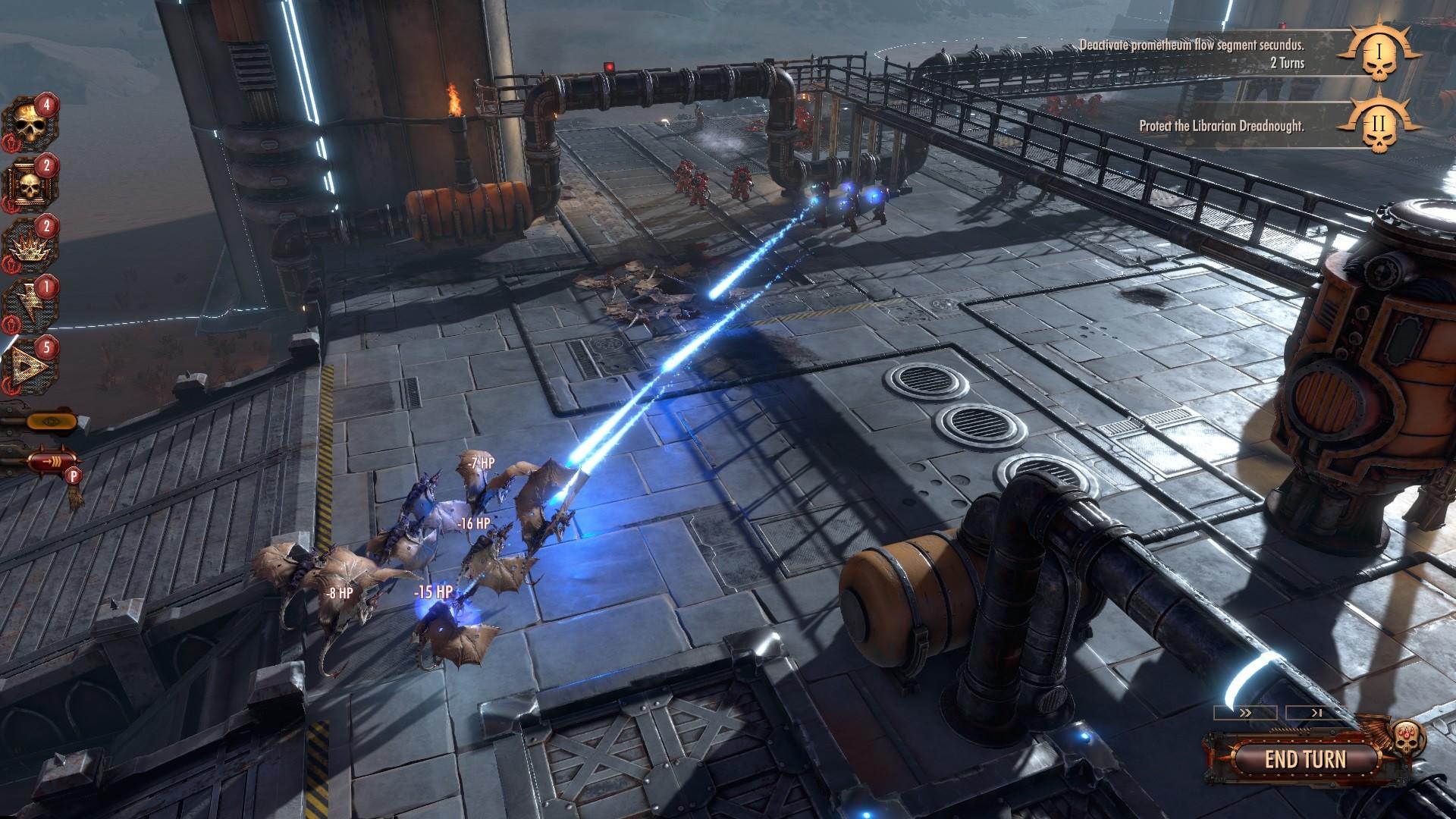Click the fast-forward double-chevron control
Image resolution: width=1456 pixels, height=819 pixels.
1245,712
